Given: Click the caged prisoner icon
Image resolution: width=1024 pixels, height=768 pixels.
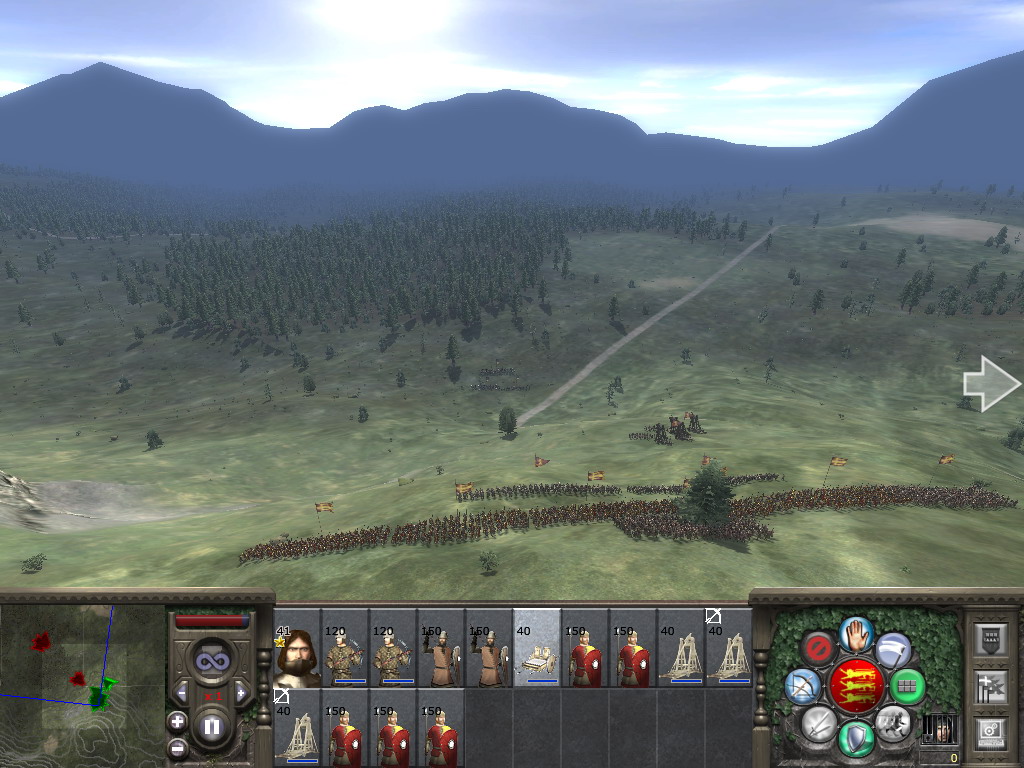Looking at the screenshot, I should (x=938, y=728).
